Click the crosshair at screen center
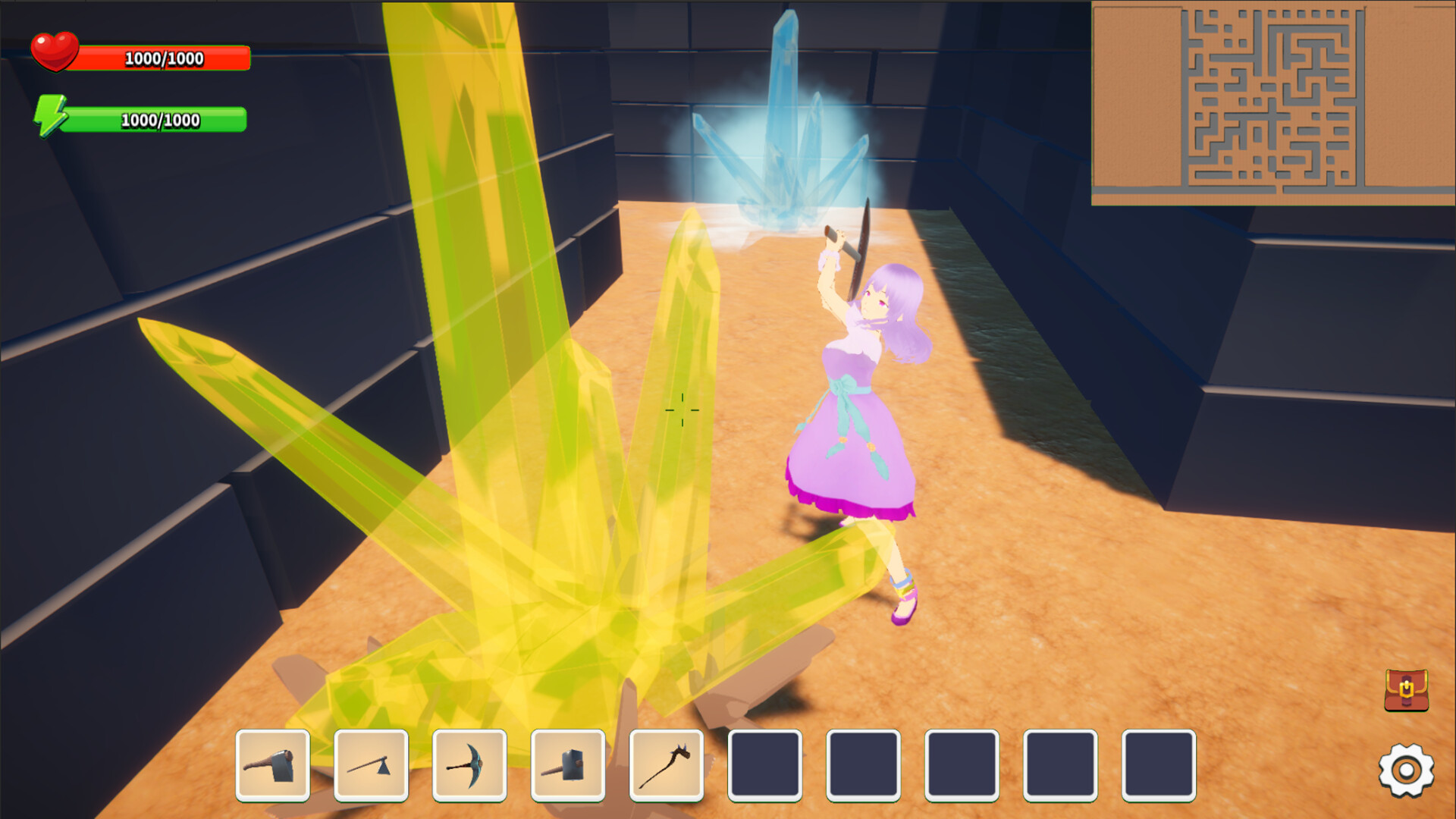1456x819 pixels. 683,409
